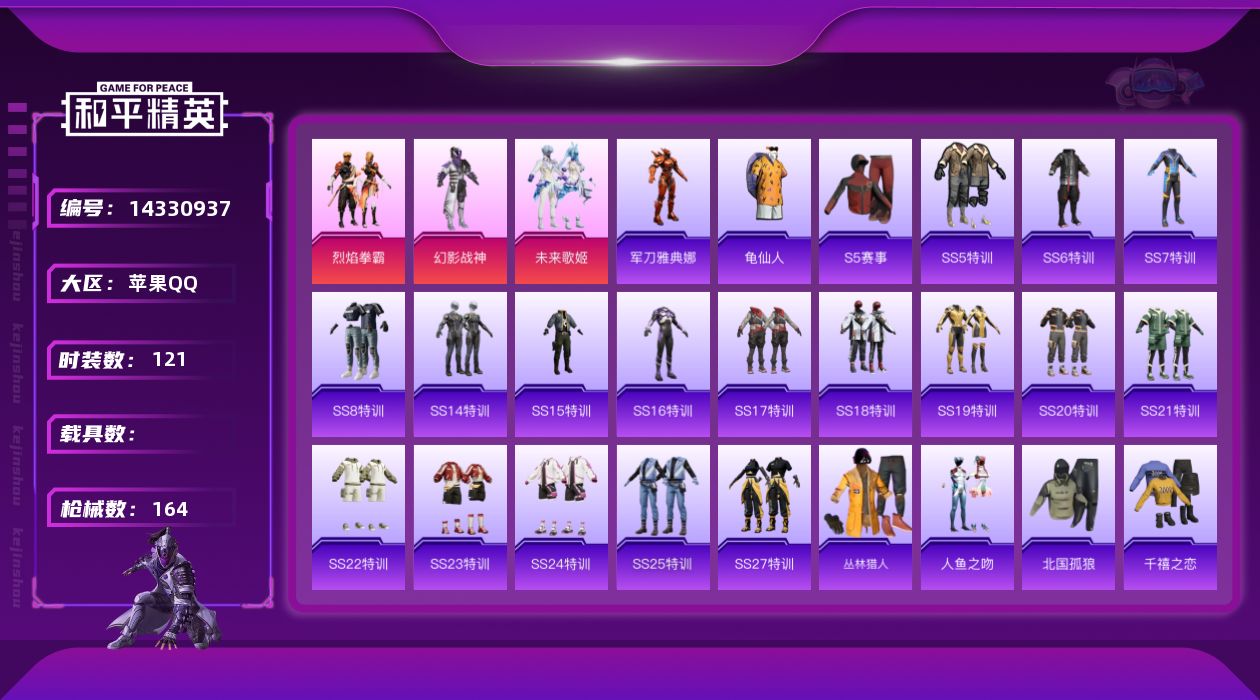Screen dimensions: 1260x700
Task: Choose the 幻影战神 skin tile
Action: (x=460, y=211)
